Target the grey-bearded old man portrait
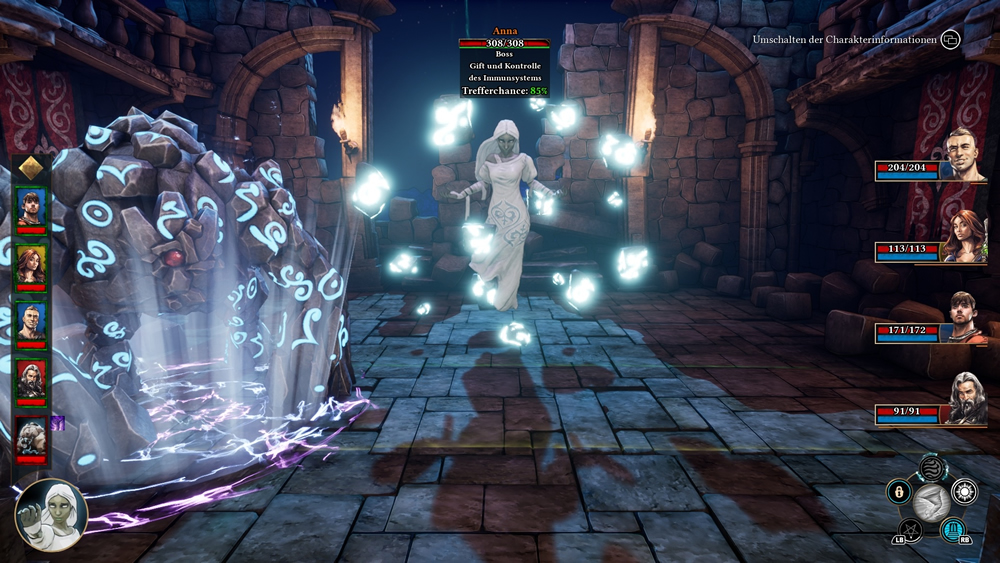Viewport: 1000px width, 563px height. click(x=966, y=398)
